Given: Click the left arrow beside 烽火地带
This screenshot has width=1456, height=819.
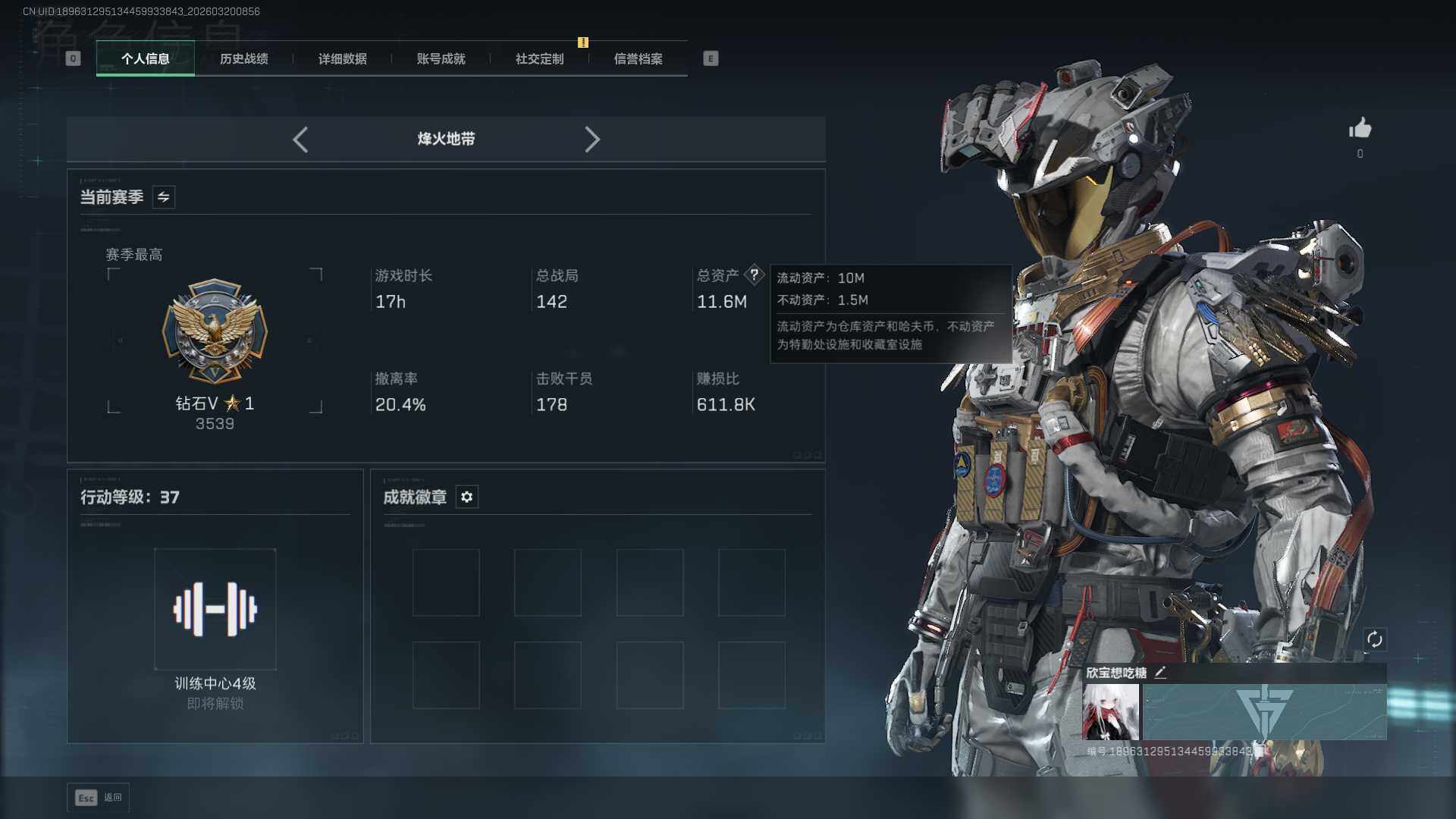Looking at the screenshot, I should pos(300,140).
